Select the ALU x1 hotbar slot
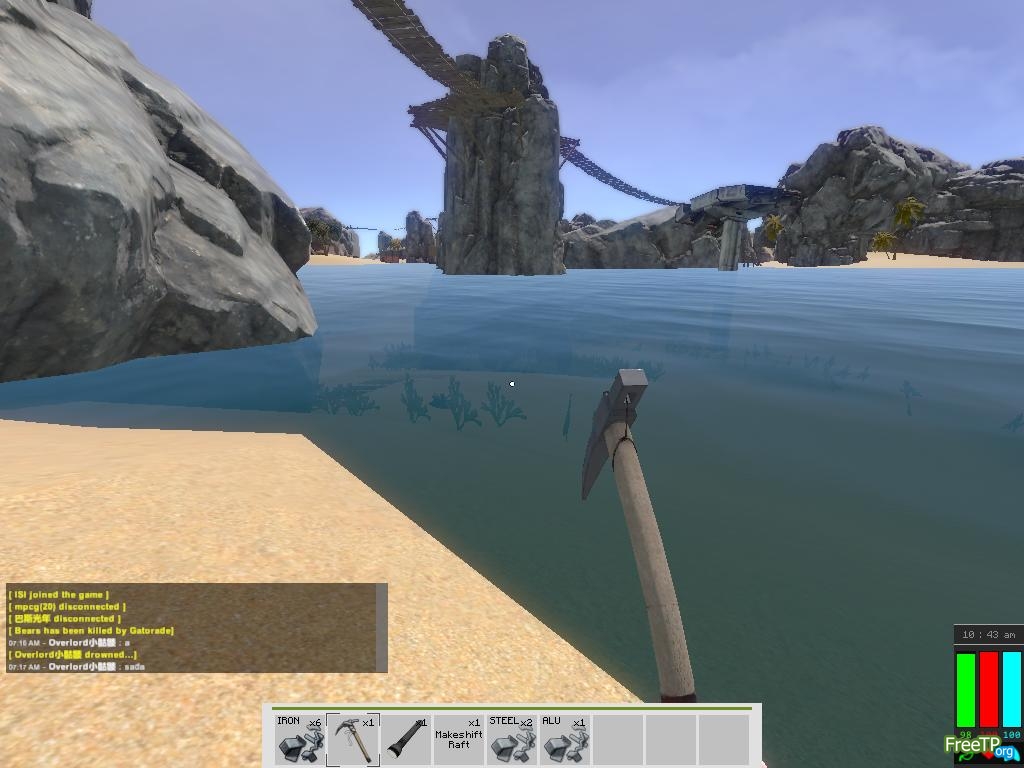Screen dimensions: 1024x768 pyautogui.click(x=565, y=739)
